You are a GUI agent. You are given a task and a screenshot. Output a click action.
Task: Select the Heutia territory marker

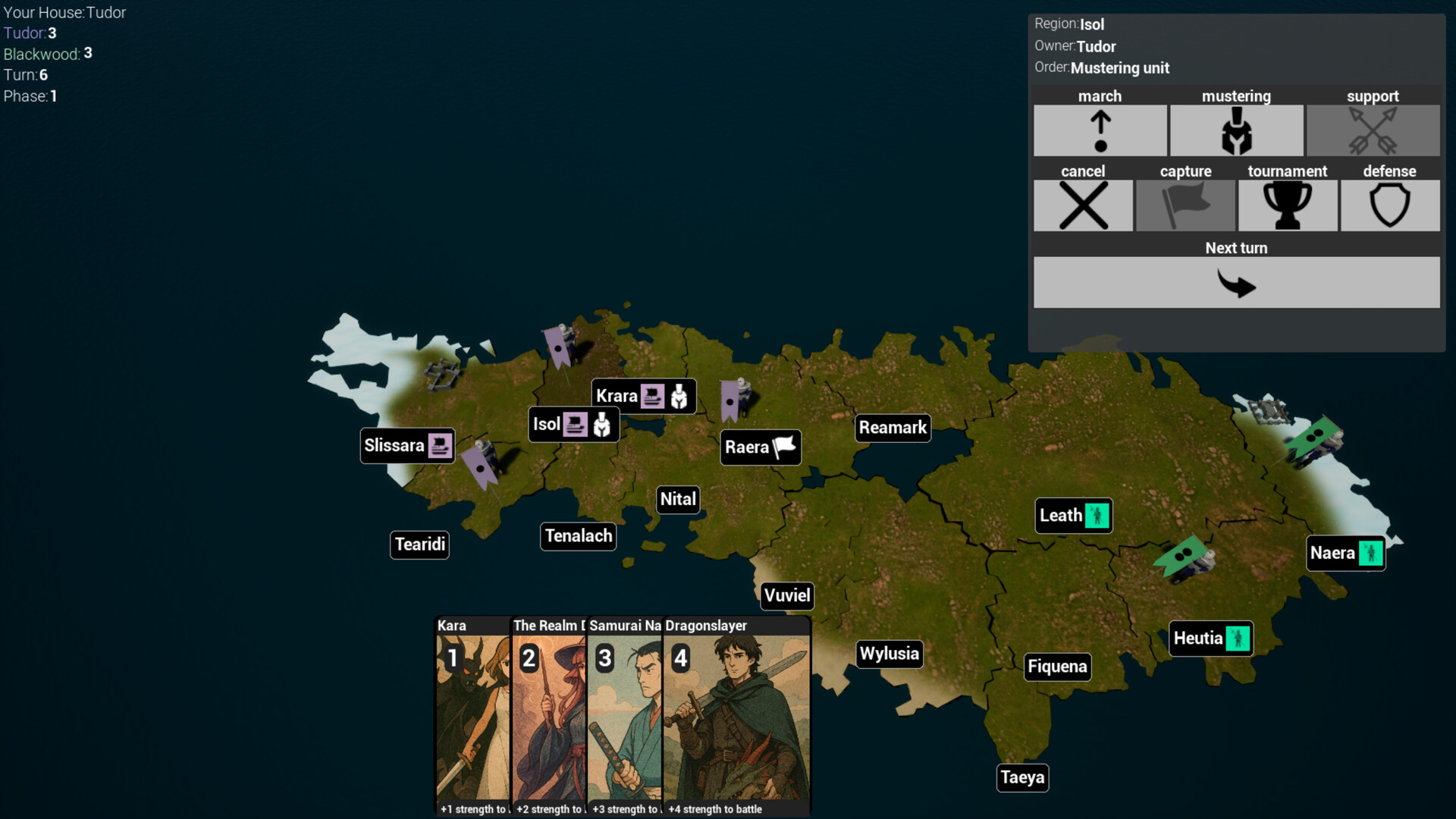click(1210, 639)
